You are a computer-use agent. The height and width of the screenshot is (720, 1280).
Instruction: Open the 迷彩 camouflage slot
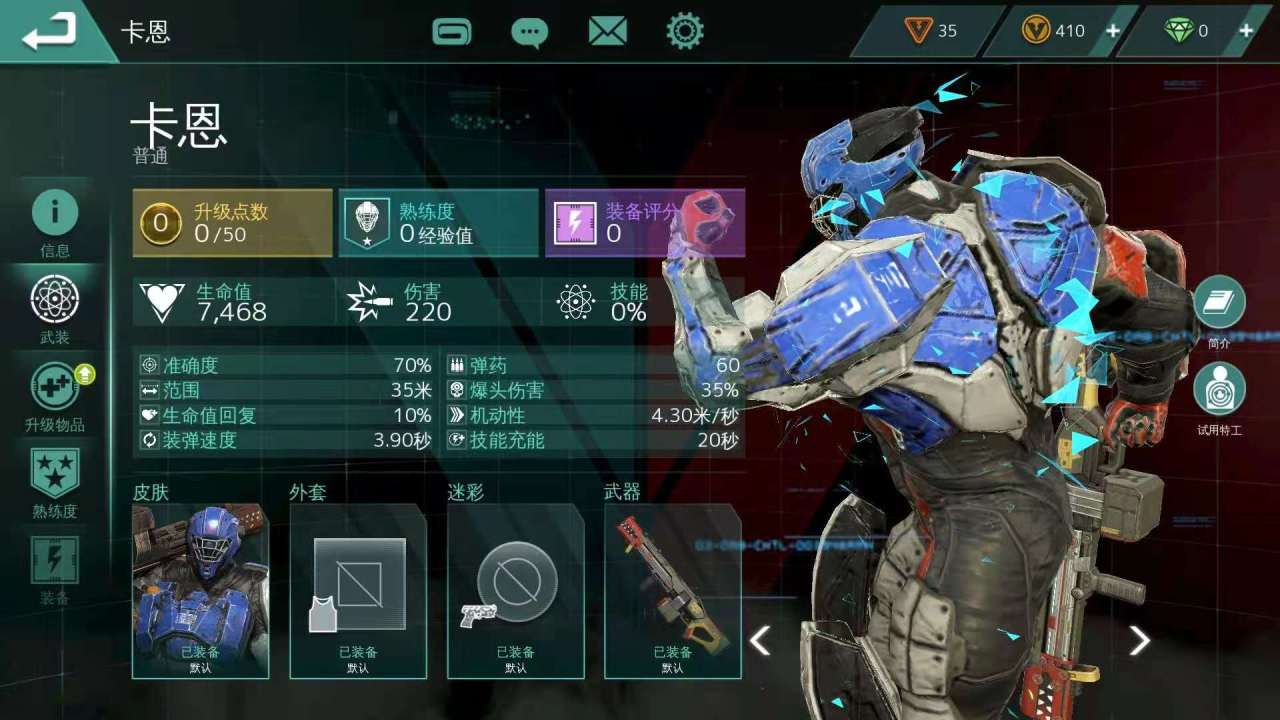(x=515, y=591)
